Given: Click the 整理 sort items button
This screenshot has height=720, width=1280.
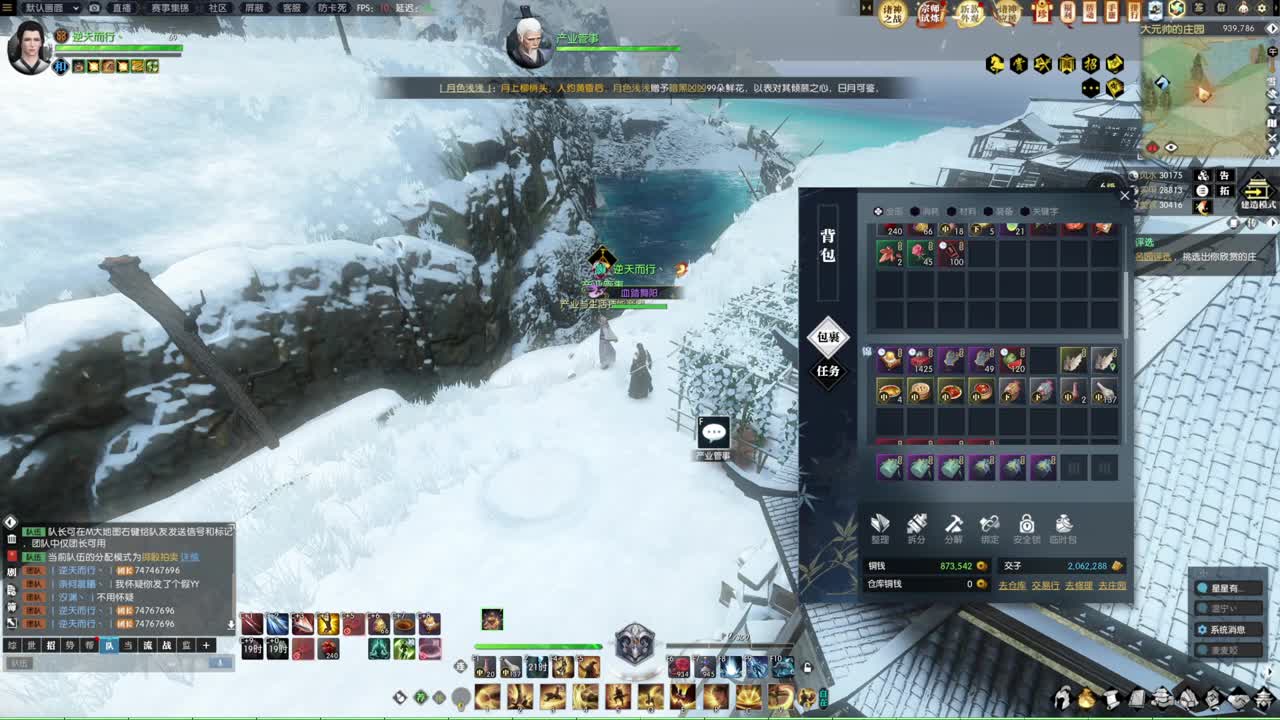Looking at the screenshot, I should click(880, 528).
